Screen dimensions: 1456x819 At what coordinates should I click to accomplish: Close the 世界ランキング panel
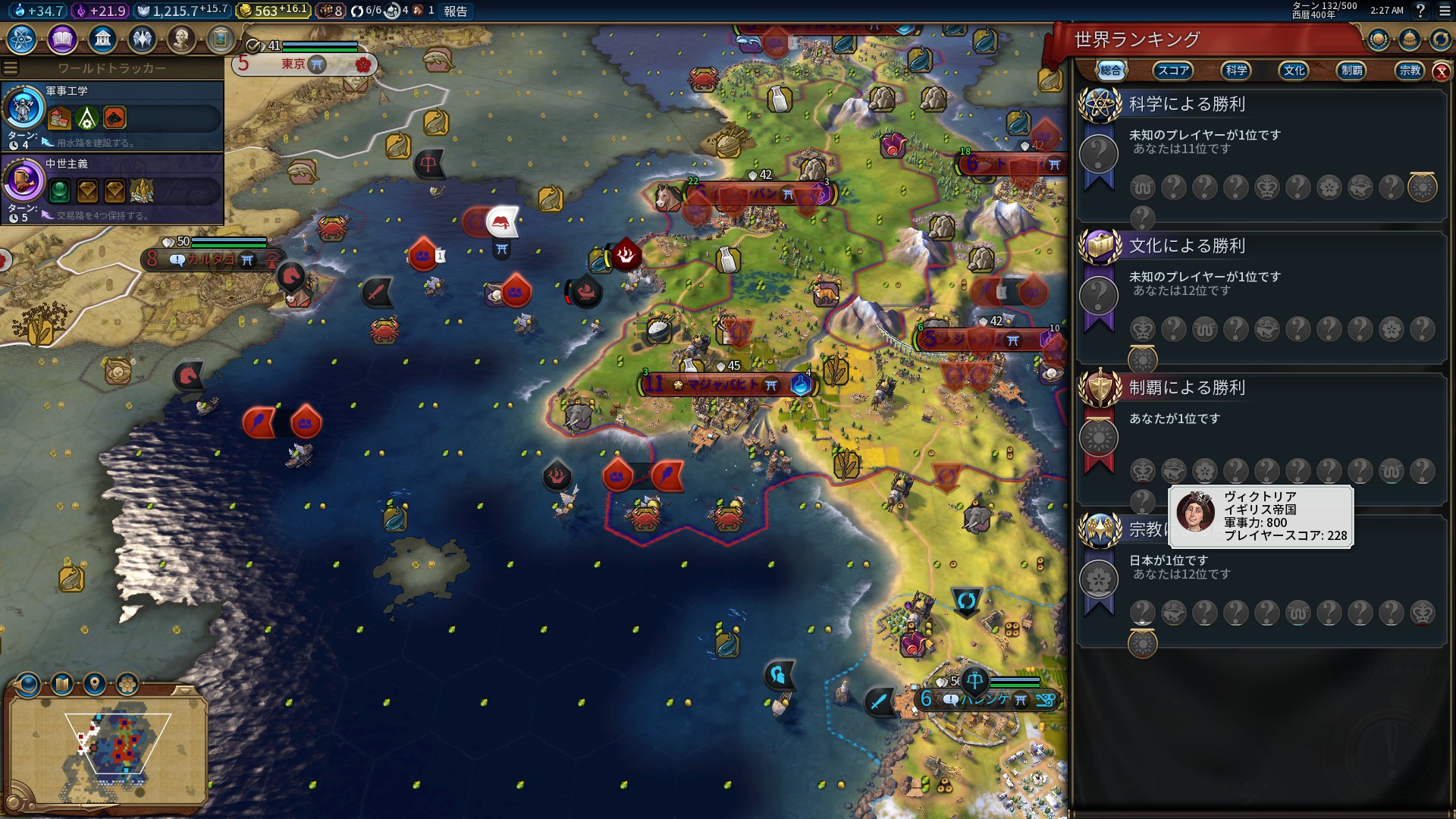point(1442,72)
